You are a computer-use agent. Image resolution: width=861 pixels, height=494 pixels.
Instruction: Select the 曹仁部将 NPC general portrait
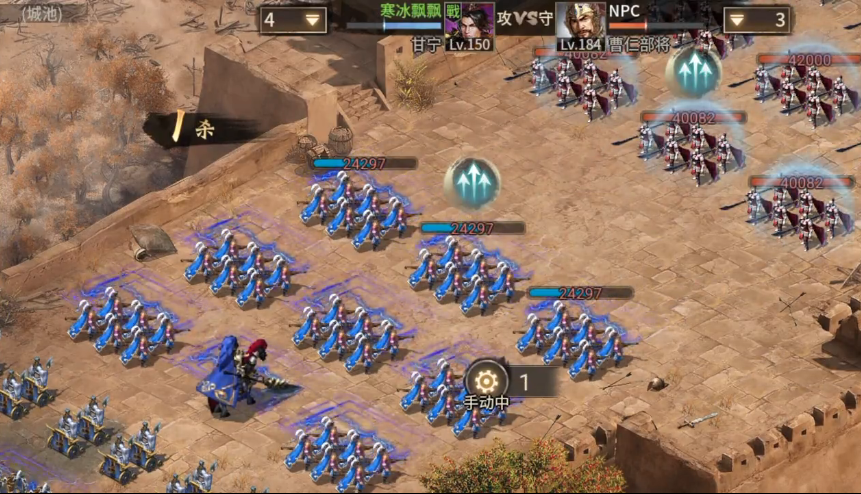[581, 19]
